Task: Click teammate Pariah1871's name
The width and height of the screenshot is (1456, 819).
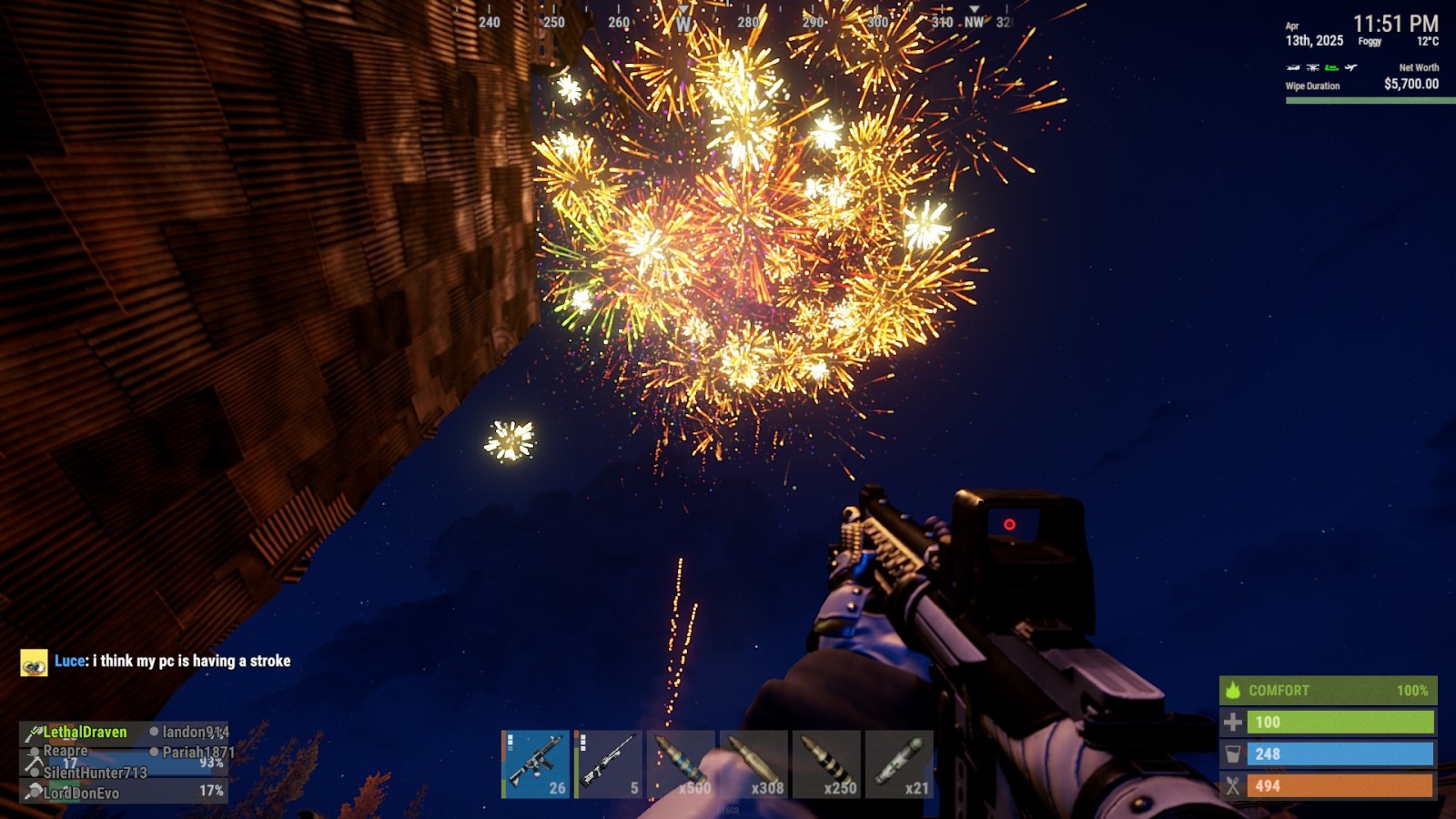Action: point(197,753)
